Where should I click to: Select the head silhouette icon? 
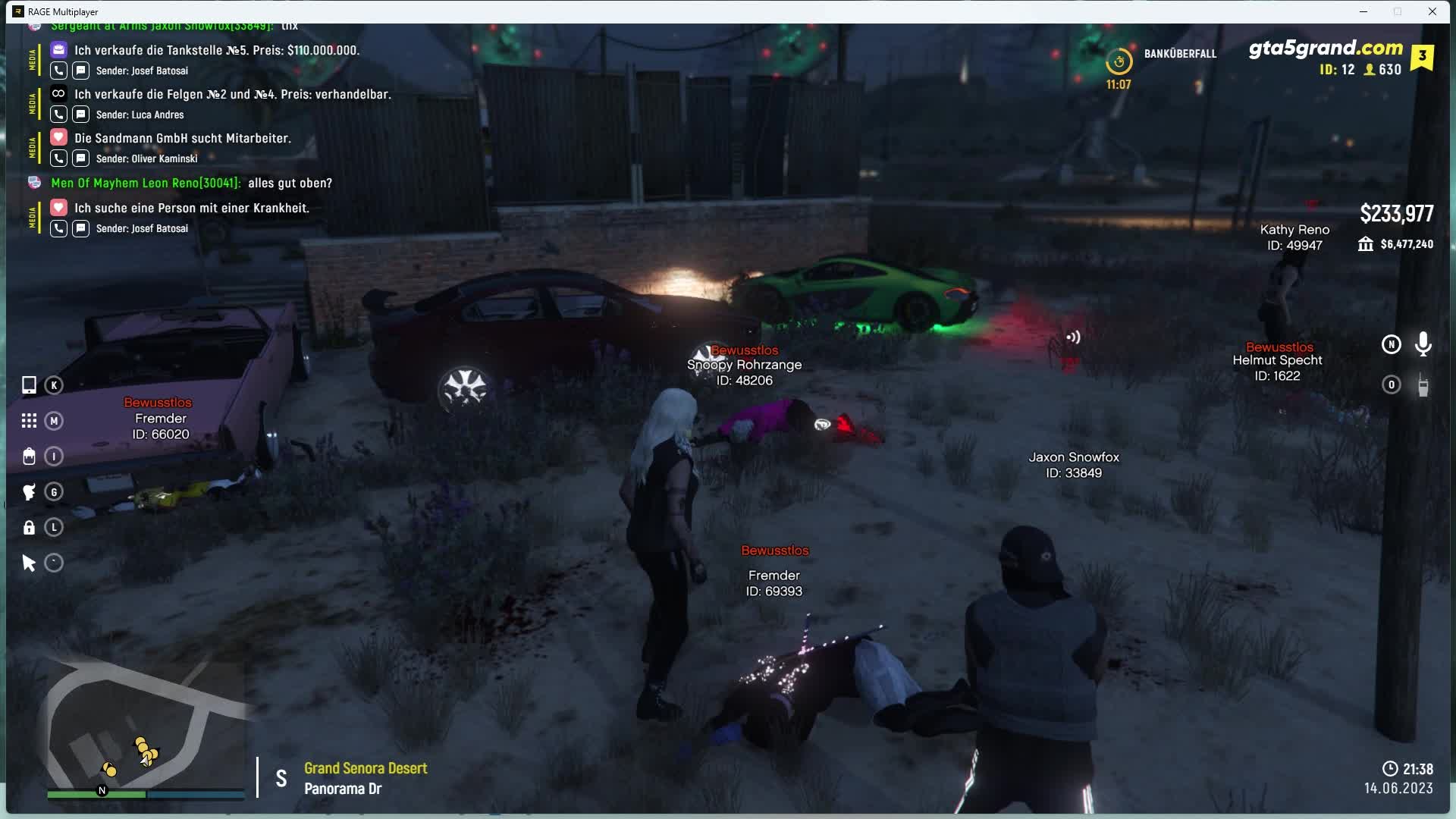tap(29, 492)
